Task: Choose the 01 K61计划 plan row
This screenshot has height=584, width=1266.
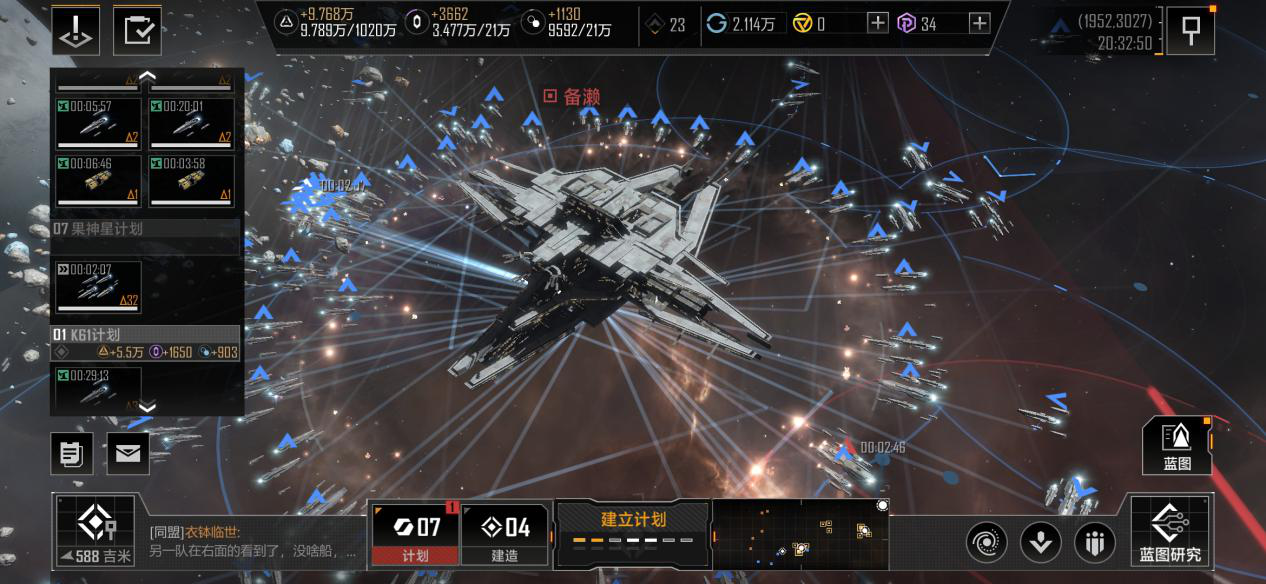Action: coord(145,334)
